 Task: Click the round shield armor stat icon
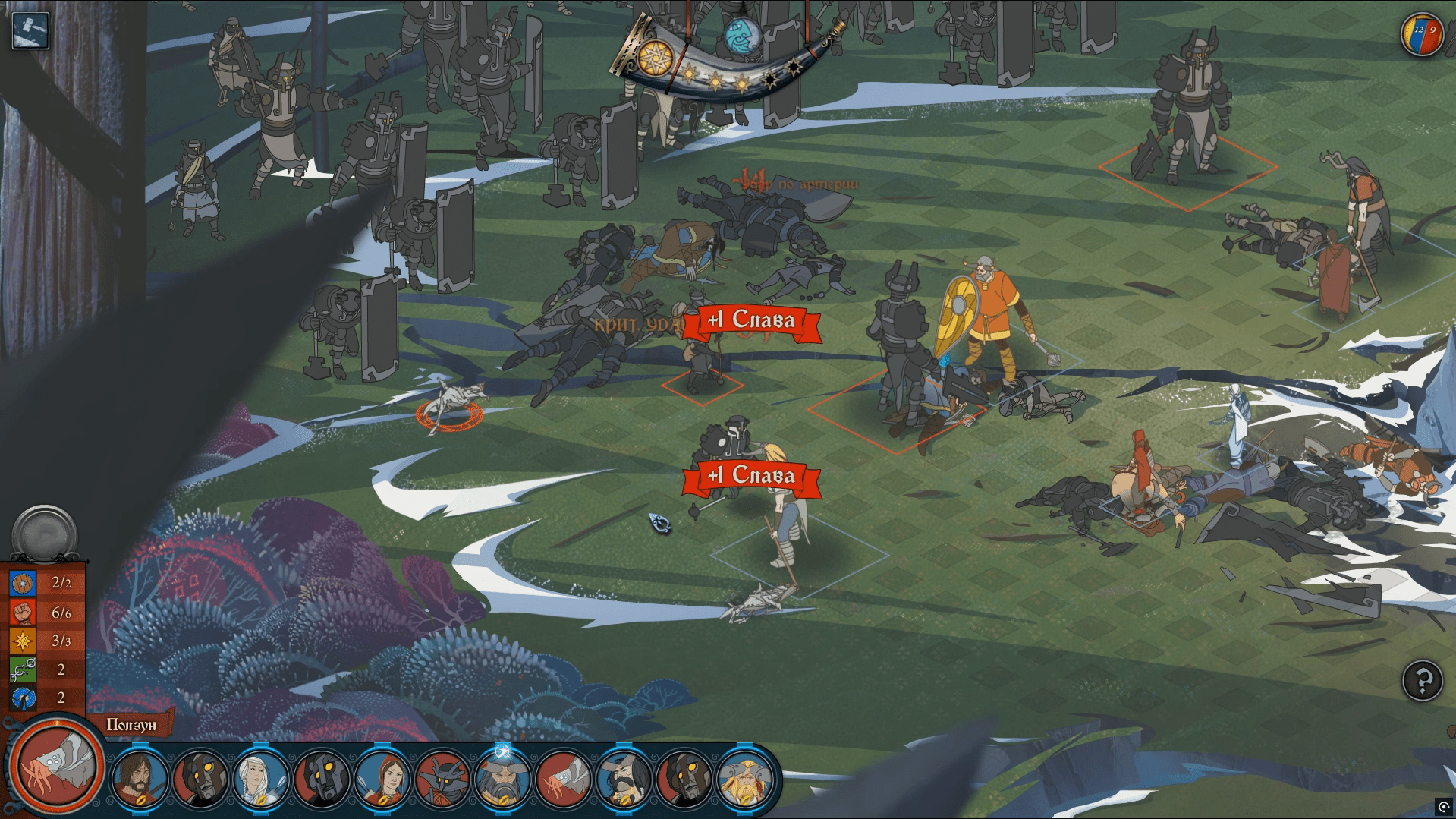23,584
